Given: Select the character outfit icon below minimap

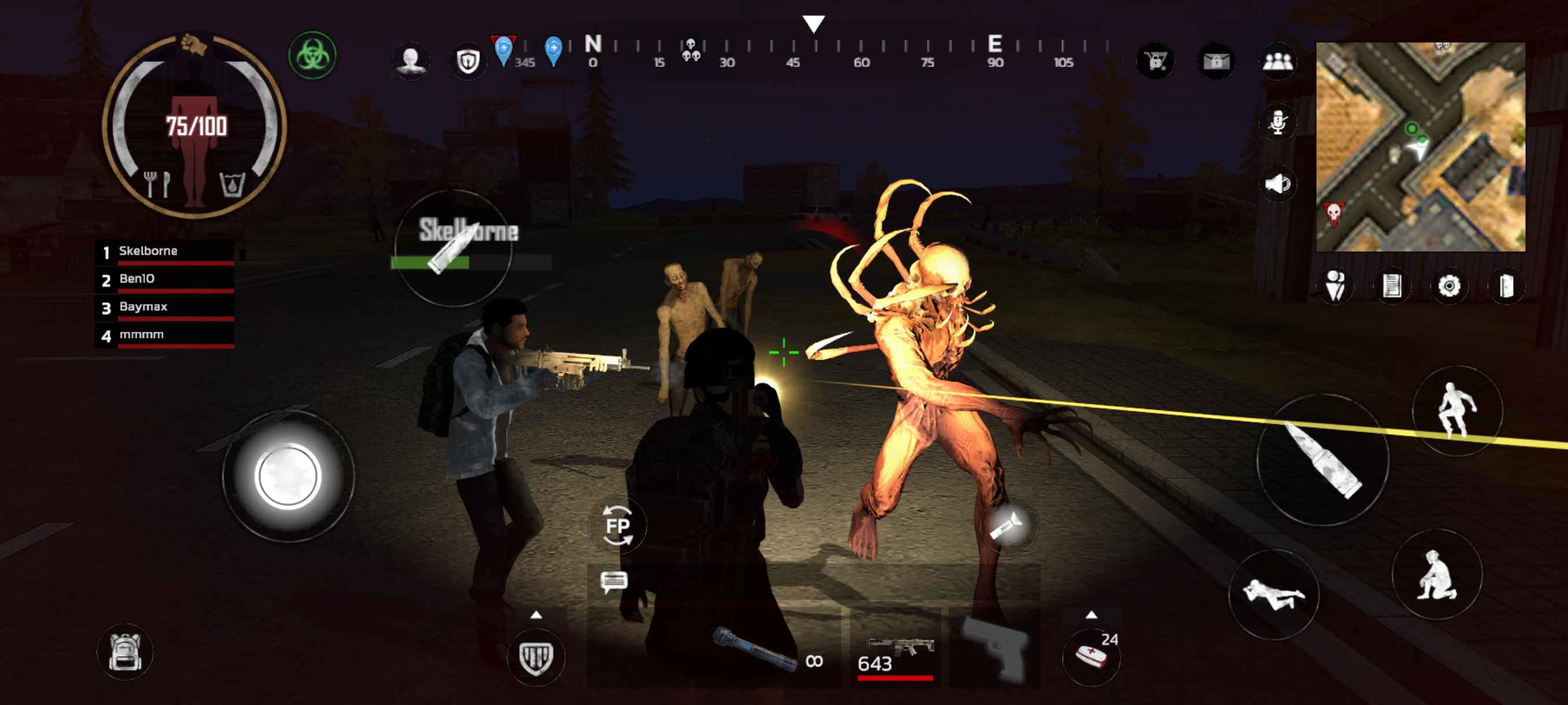Looking at the screenshot, I should point(1336,287).
